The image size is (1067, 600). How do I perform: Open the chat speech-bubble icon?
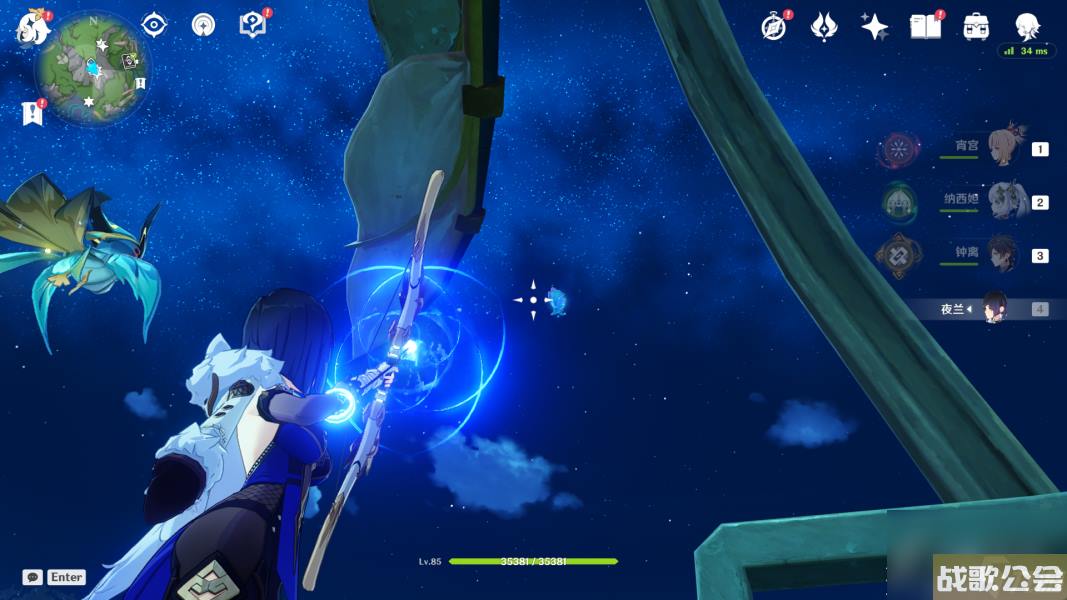32,577
